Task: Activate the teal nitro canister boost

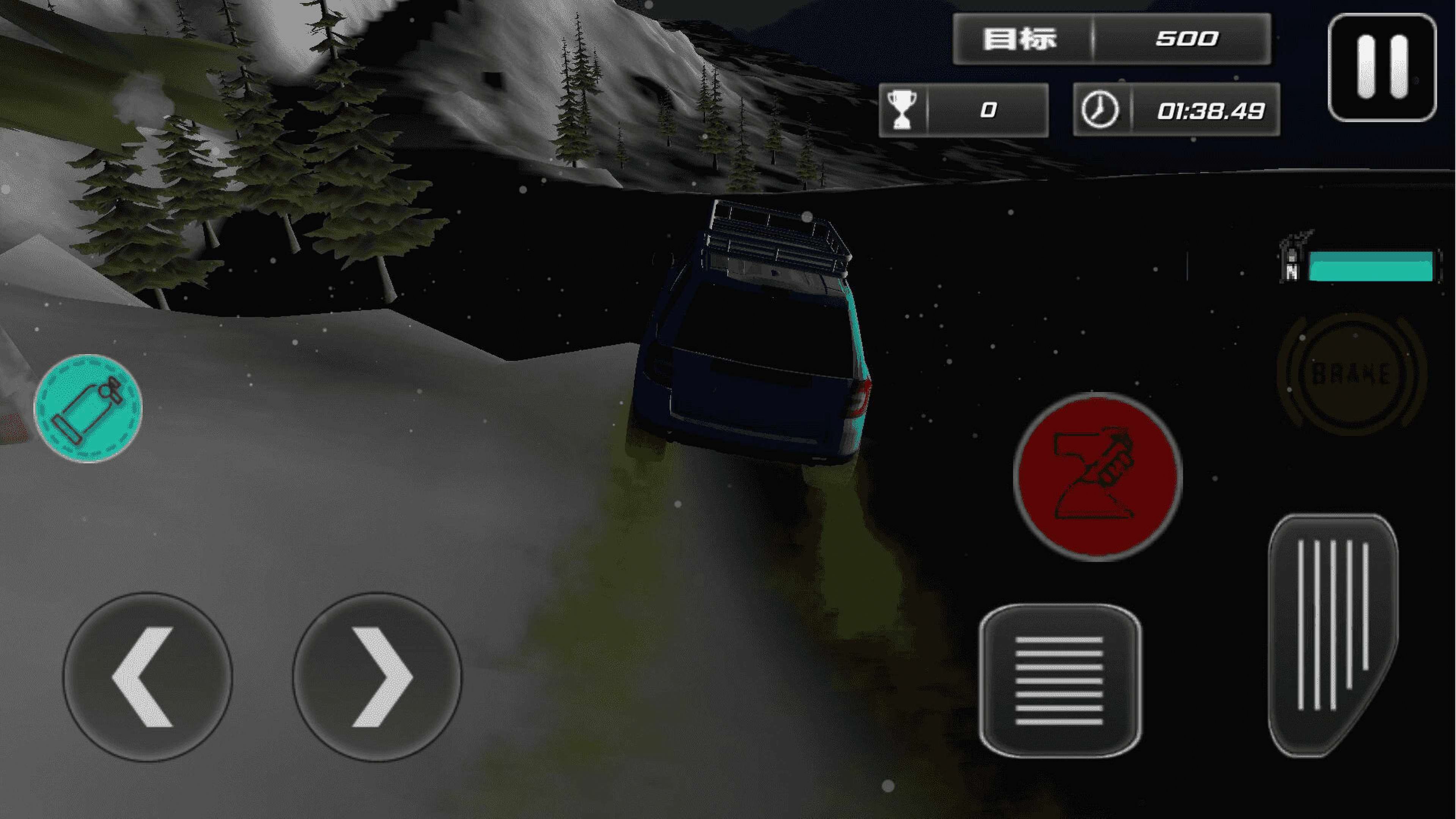Action: point(88,408)
